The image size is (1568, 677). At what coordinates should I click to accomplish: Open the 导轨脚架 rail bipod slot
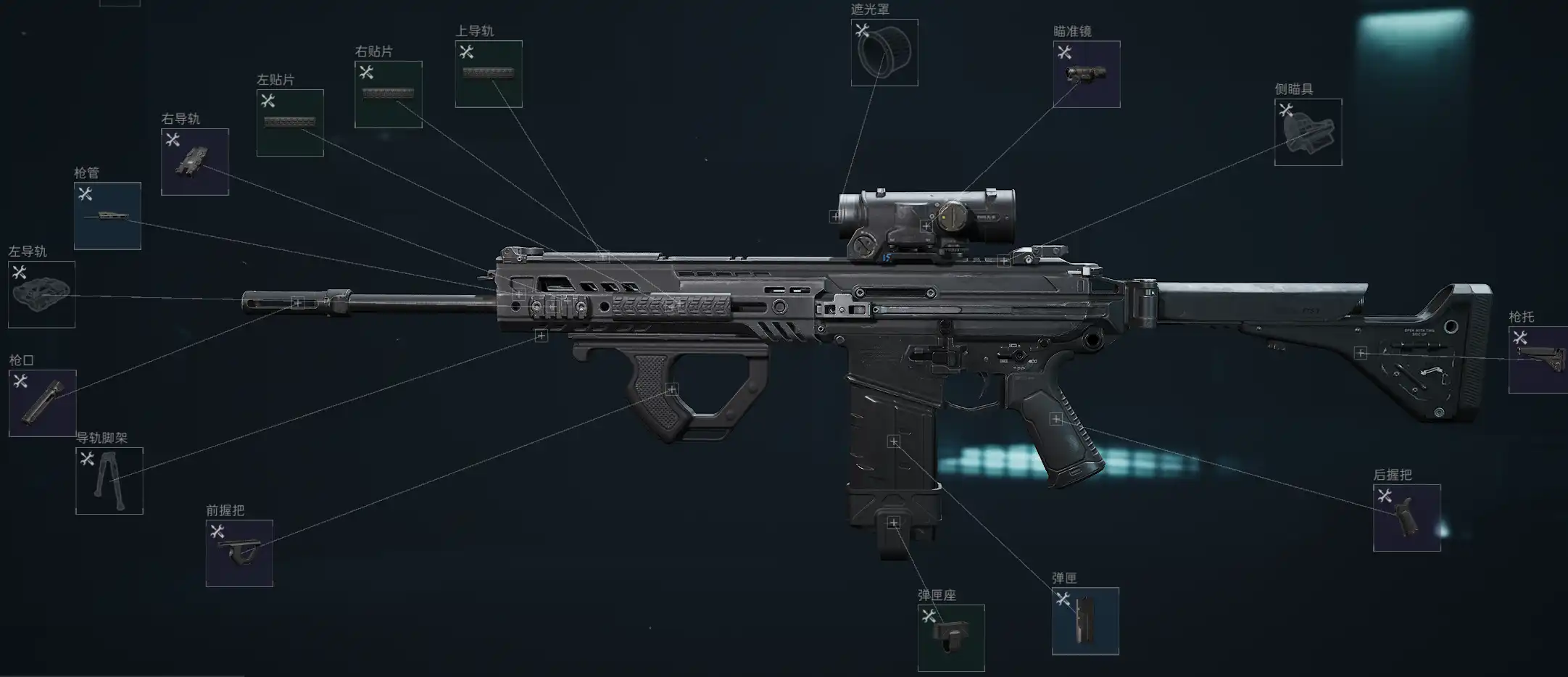[109, 481]
